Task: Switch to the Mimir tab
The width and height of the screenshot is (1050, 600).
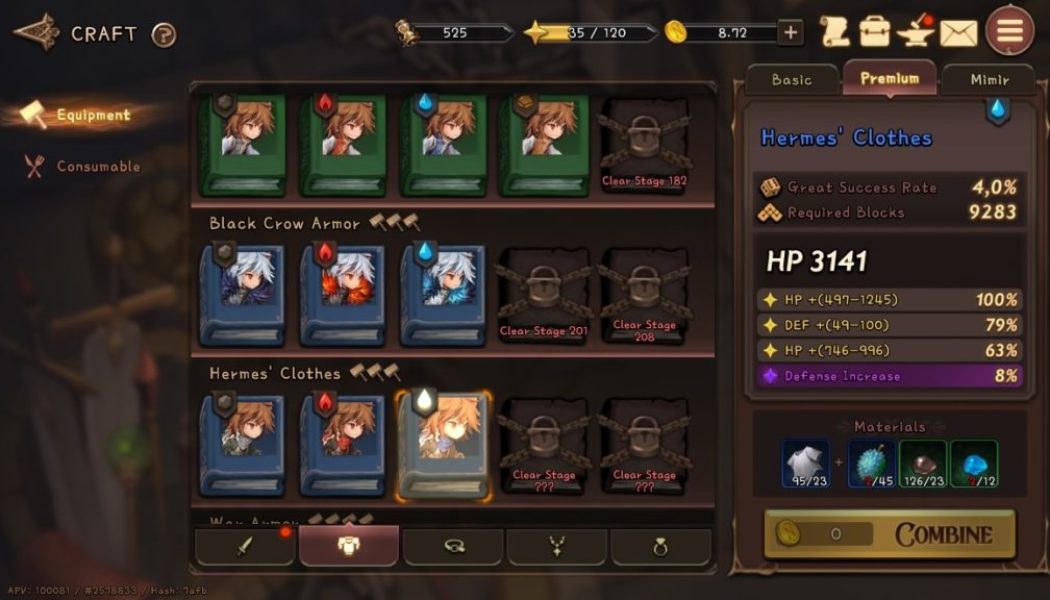Action: [x=988, y=80]
